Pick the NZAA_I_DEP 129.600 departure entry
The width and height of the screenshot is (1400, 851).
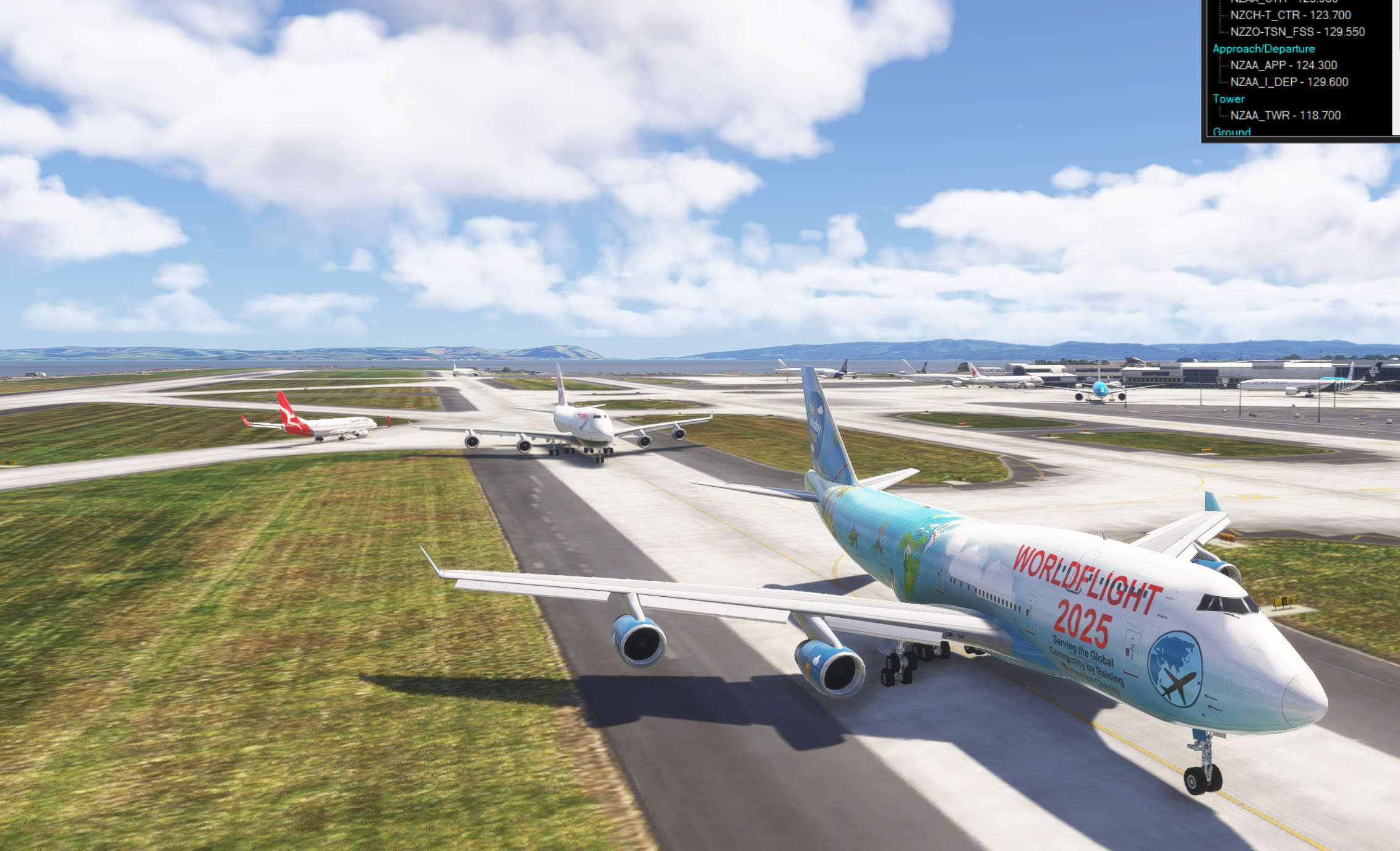click(x=1289, y=82)
